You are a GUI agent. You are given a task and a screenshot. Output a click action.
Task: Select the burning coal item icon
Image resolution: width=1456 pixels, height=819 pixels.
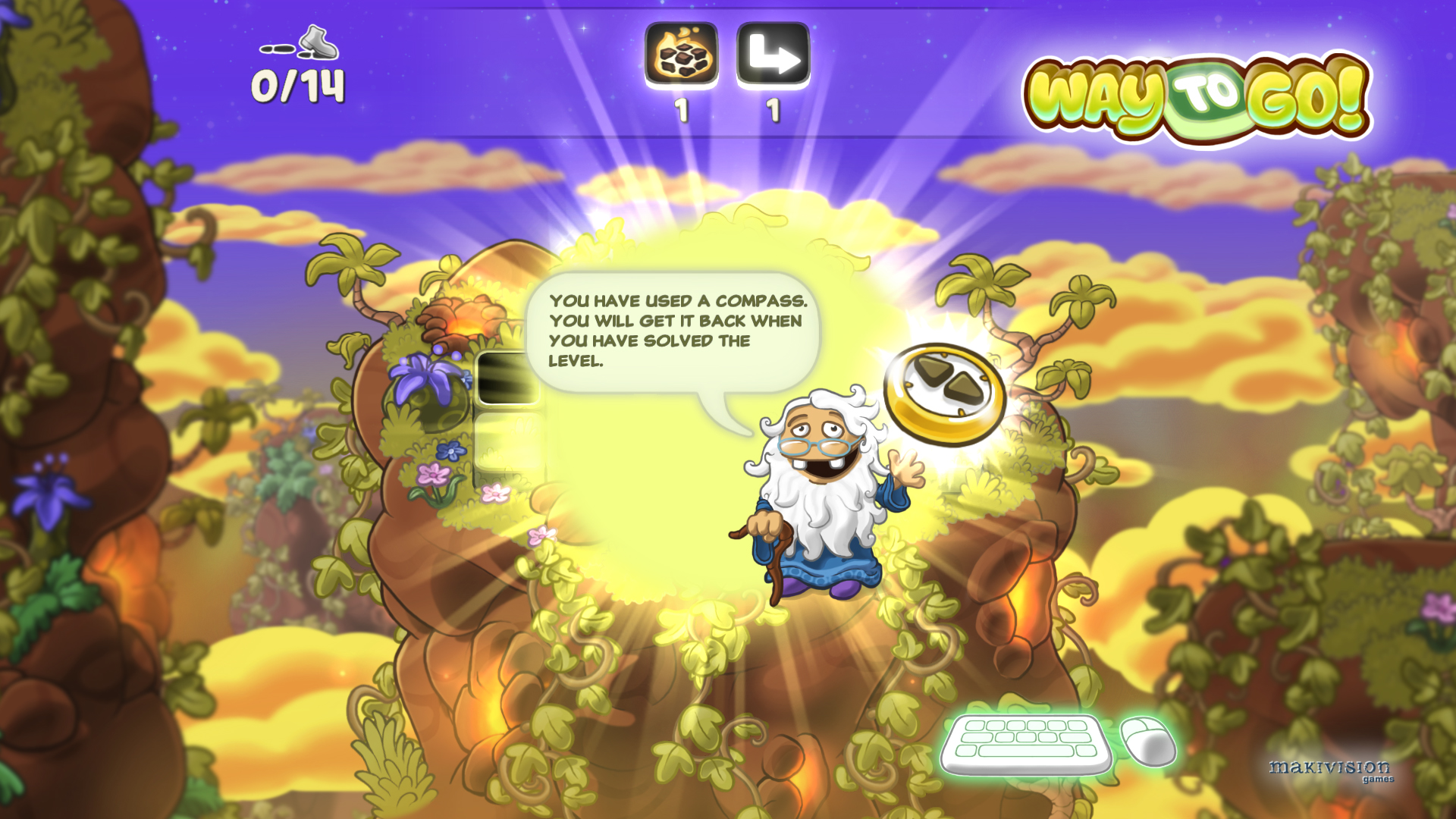coord(680,55)
